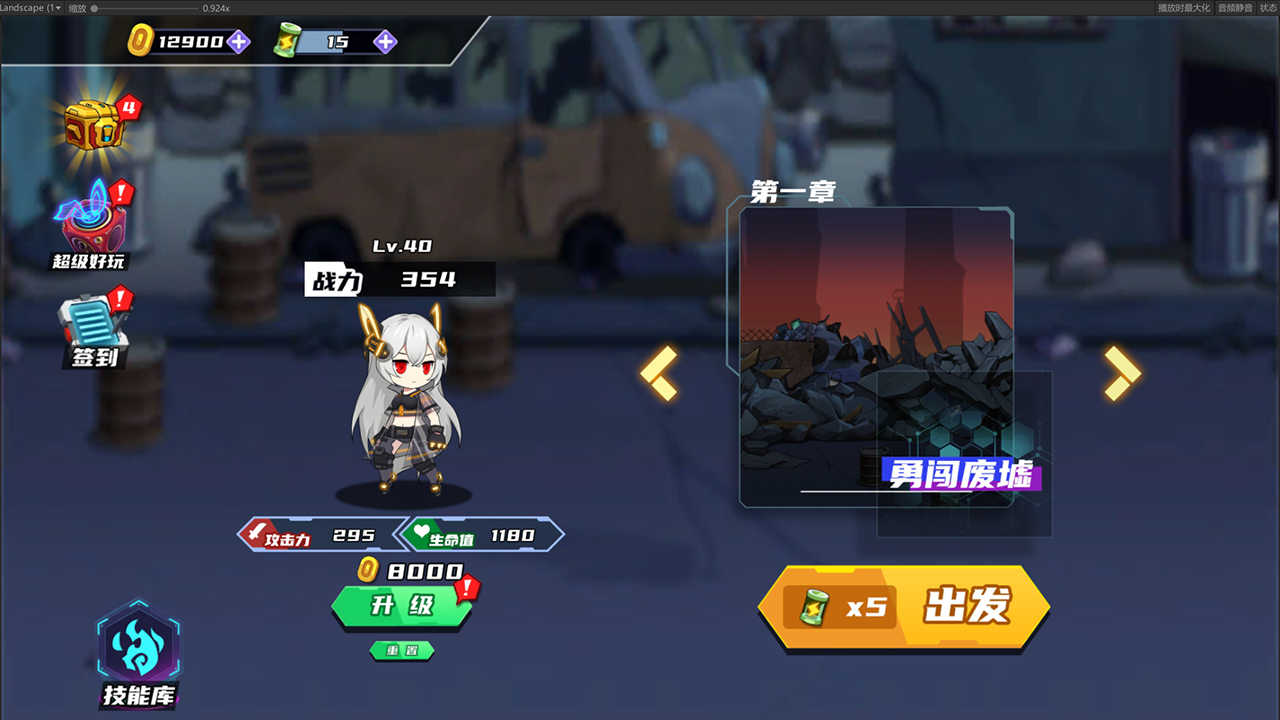The image size is (1280, 720).
Task: Click the 勇闯废墟 chapter thumbnail
Action: [x=878, y=355]
